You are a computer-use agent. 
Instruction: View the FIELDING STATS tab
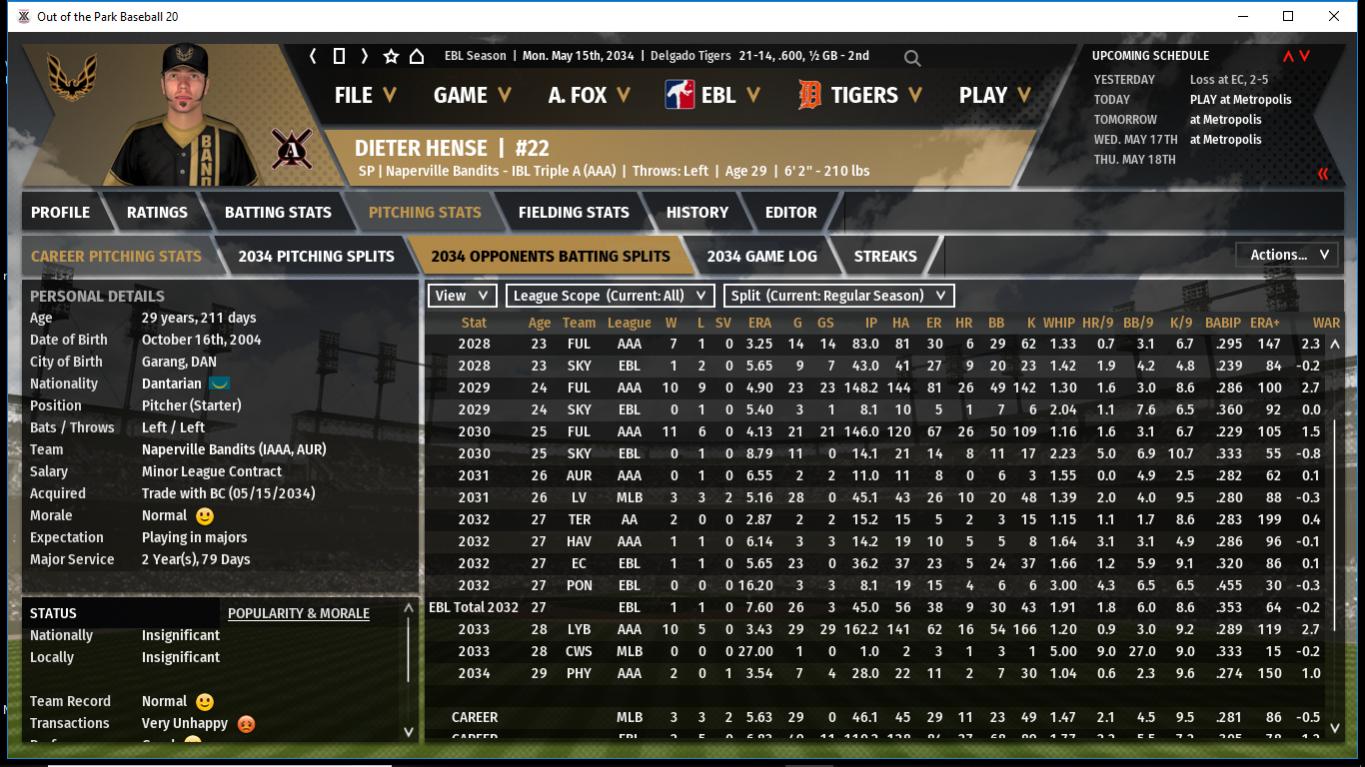574,212
